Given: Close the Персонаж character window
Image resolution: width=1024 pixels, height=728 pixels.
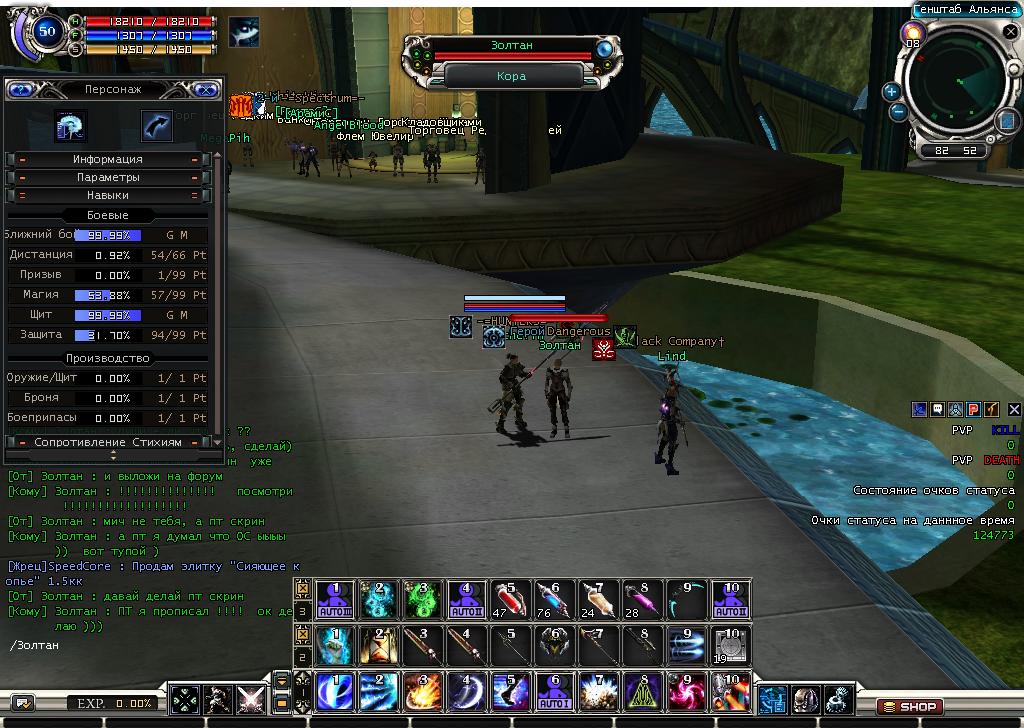Looking at the screenshot, I should coord(206,89).
